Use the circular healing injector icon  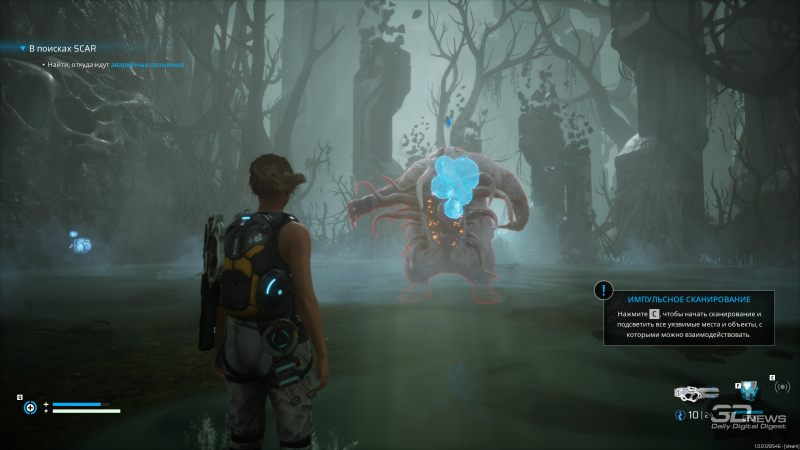point(30,407)
